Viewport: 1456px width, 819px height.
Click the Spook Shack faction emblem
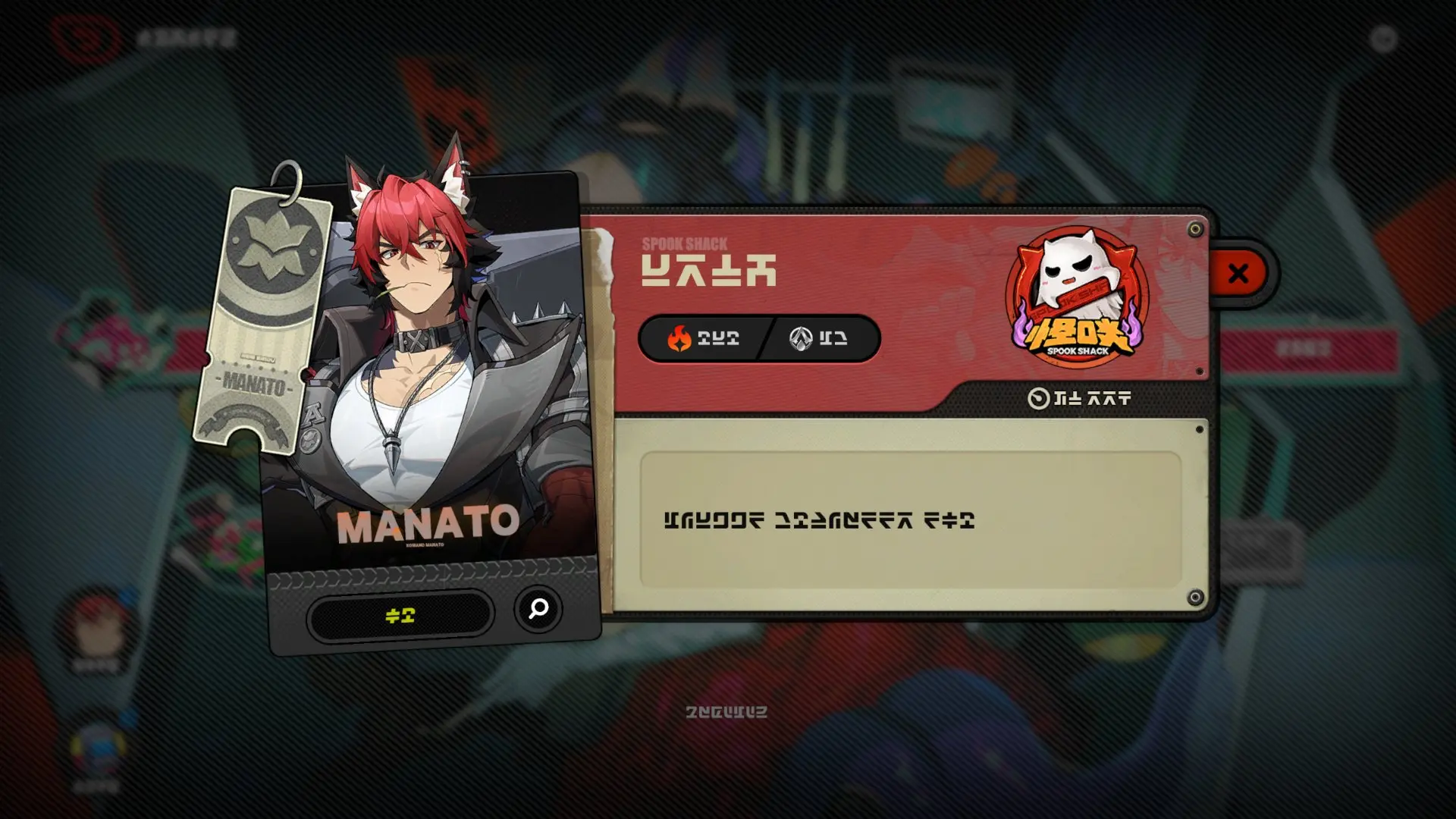pos(1077,296)
